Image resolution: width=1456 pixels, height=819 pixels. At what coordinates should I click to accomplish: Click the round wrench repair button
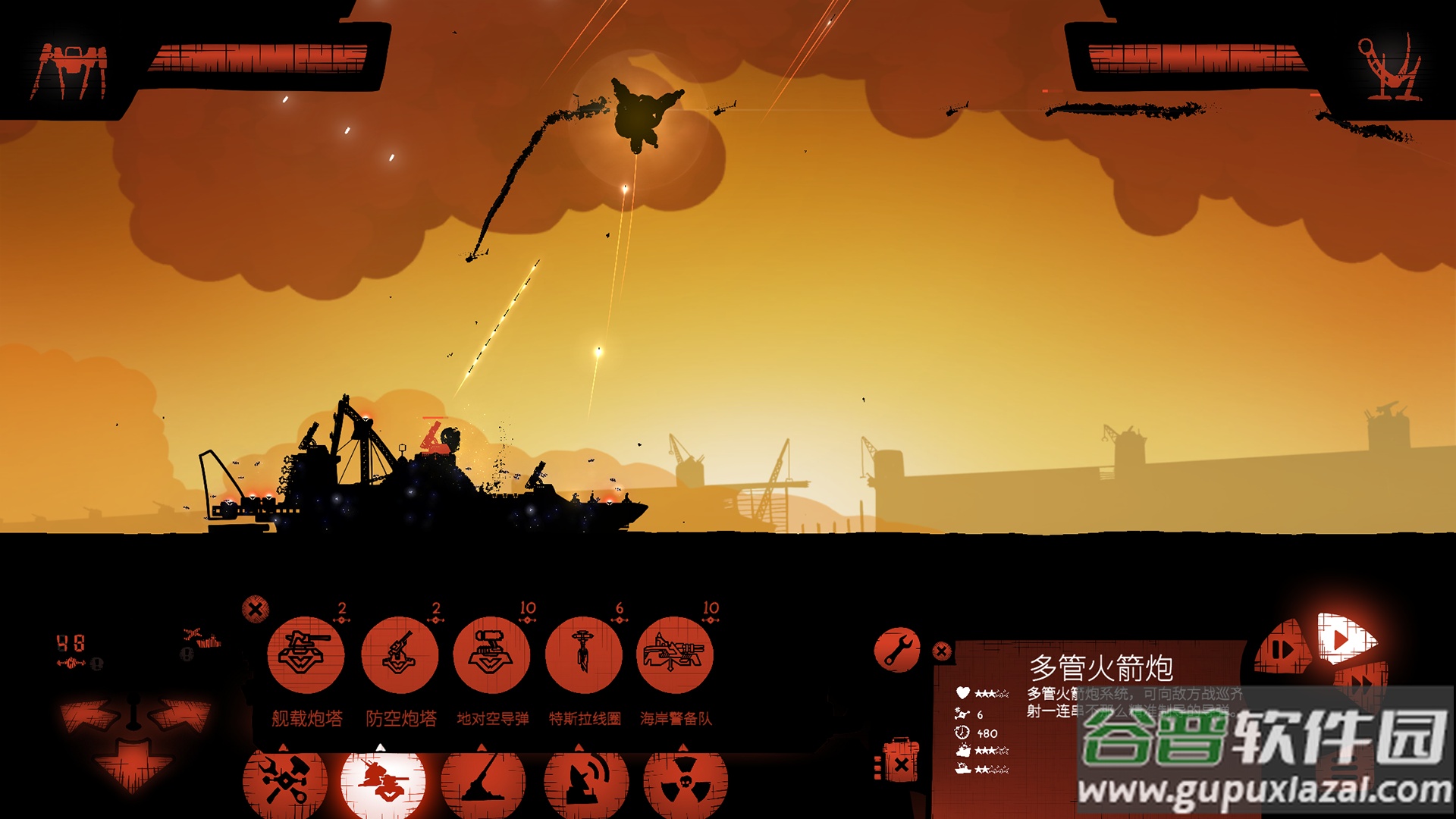(x=897, y=650)
